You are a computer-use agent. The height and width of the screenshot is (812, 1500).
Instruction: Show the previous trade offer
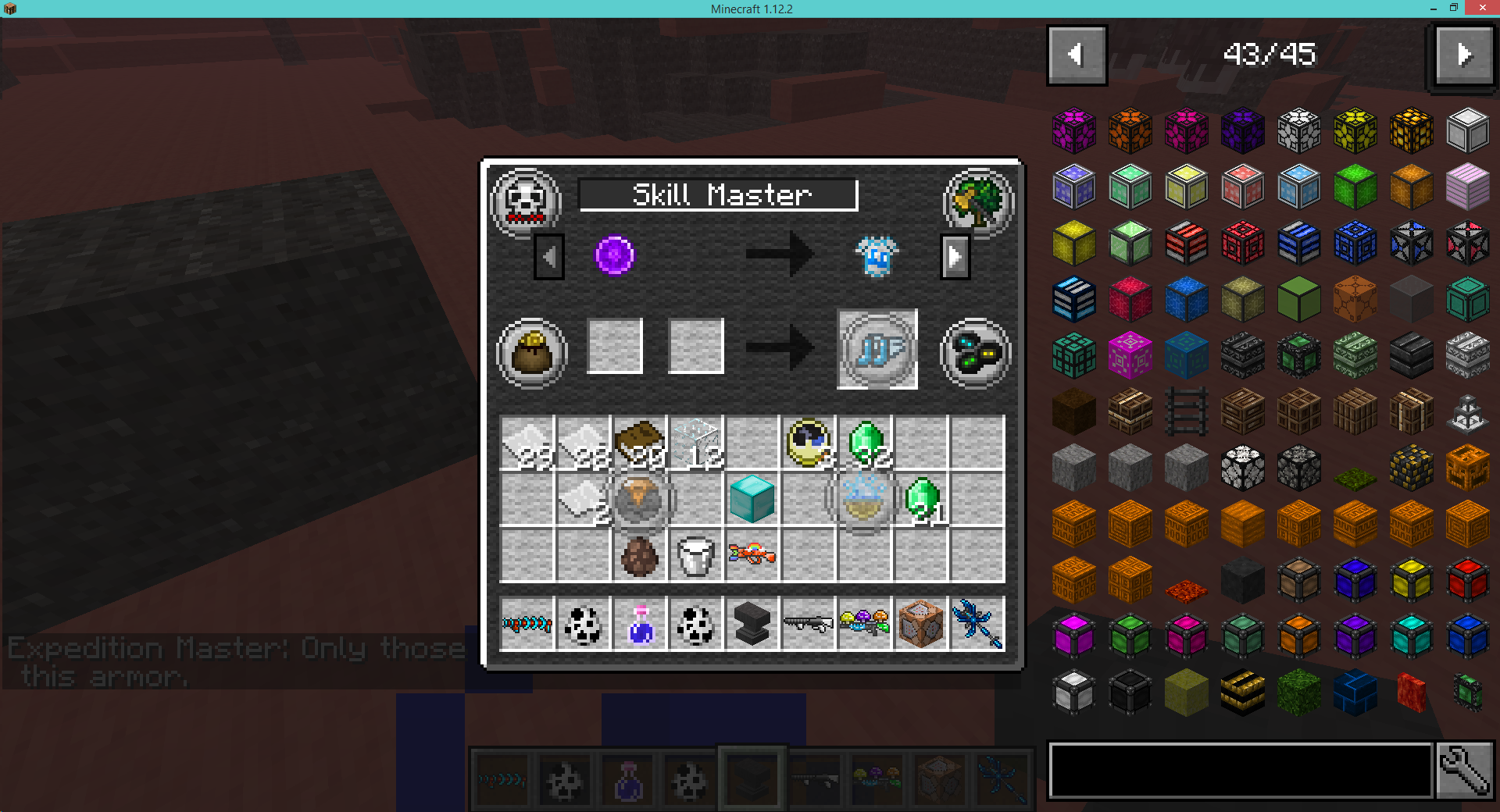[x=549, y=256]
